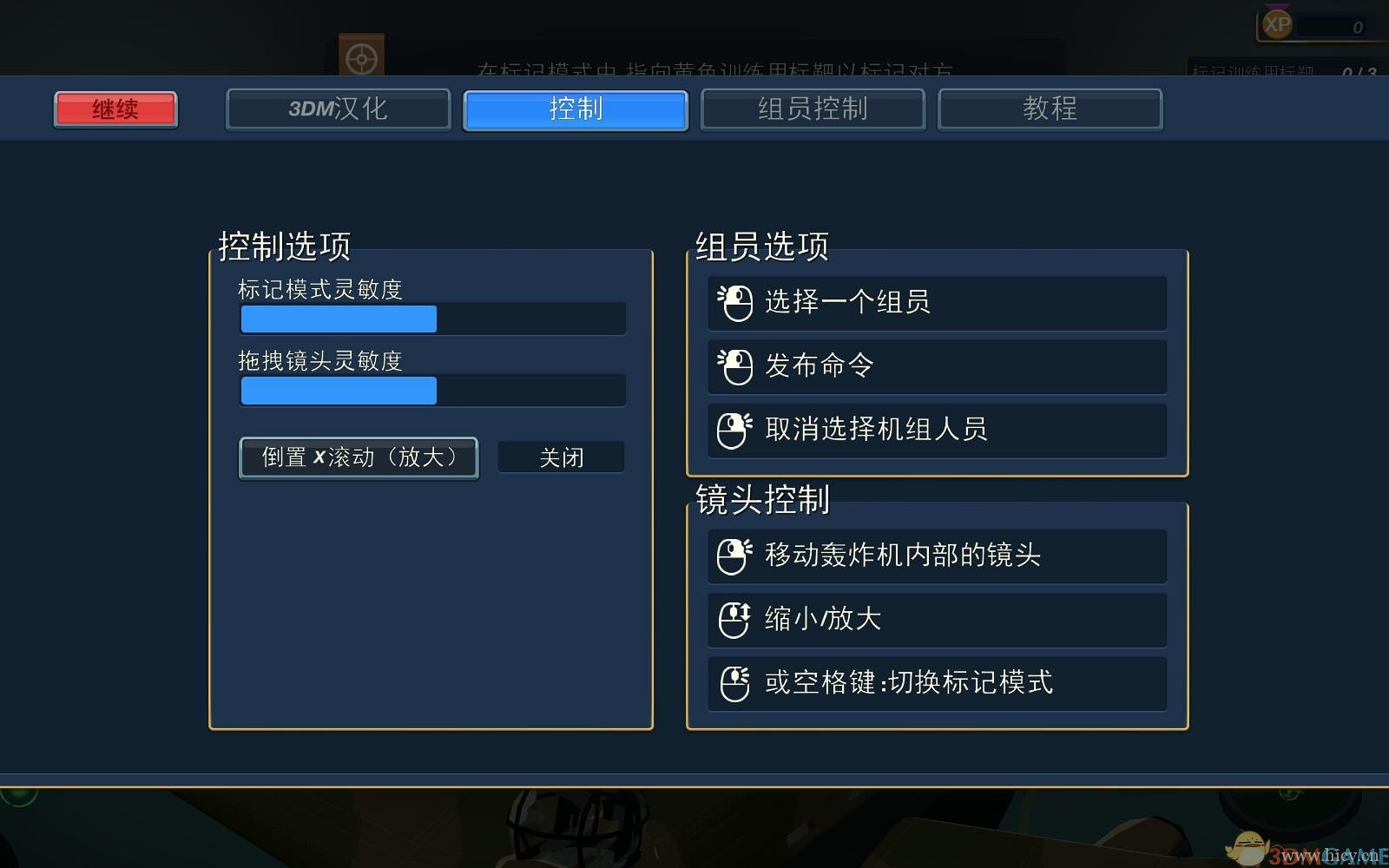The image size is (1389, 868).
Task: Switch to the 组员控制 tab
Action: coord(813,109)
